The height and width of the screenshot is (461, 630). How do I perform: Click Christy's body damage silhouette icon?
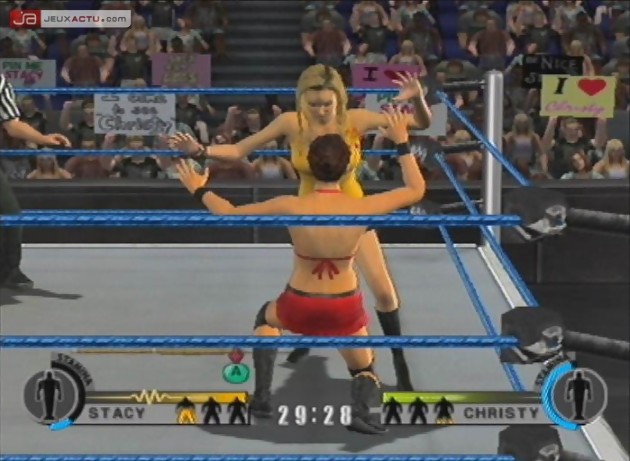coord(579,395)
